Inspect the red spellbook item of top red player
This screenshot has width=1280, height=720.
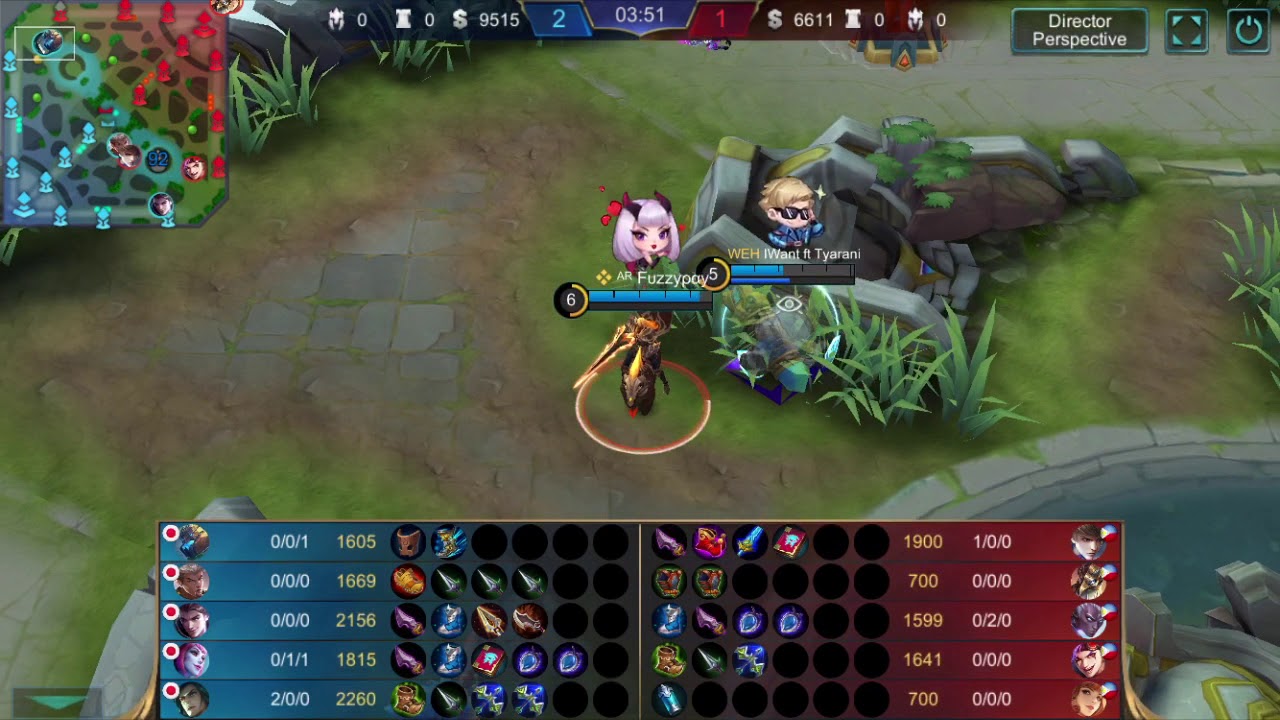click(790, 542)
